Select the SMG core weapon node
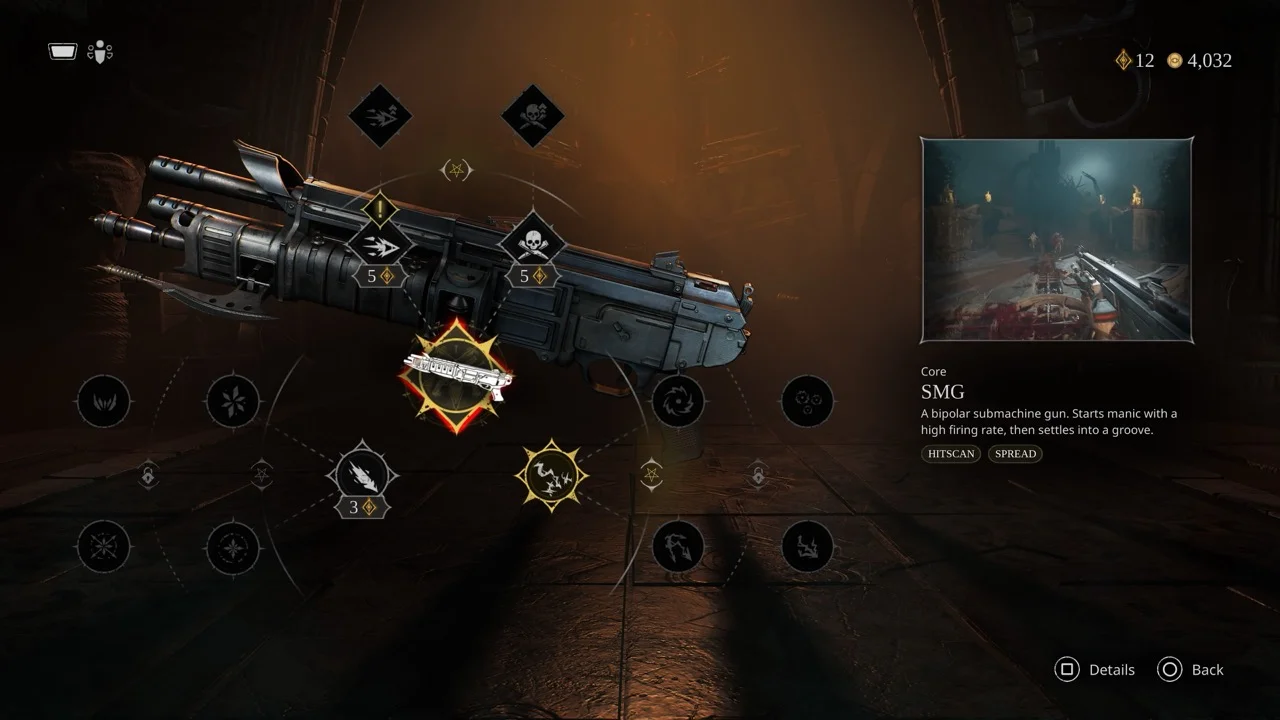Image resolution: width=1280 pixels, height=720 pixels. point(456,375)
